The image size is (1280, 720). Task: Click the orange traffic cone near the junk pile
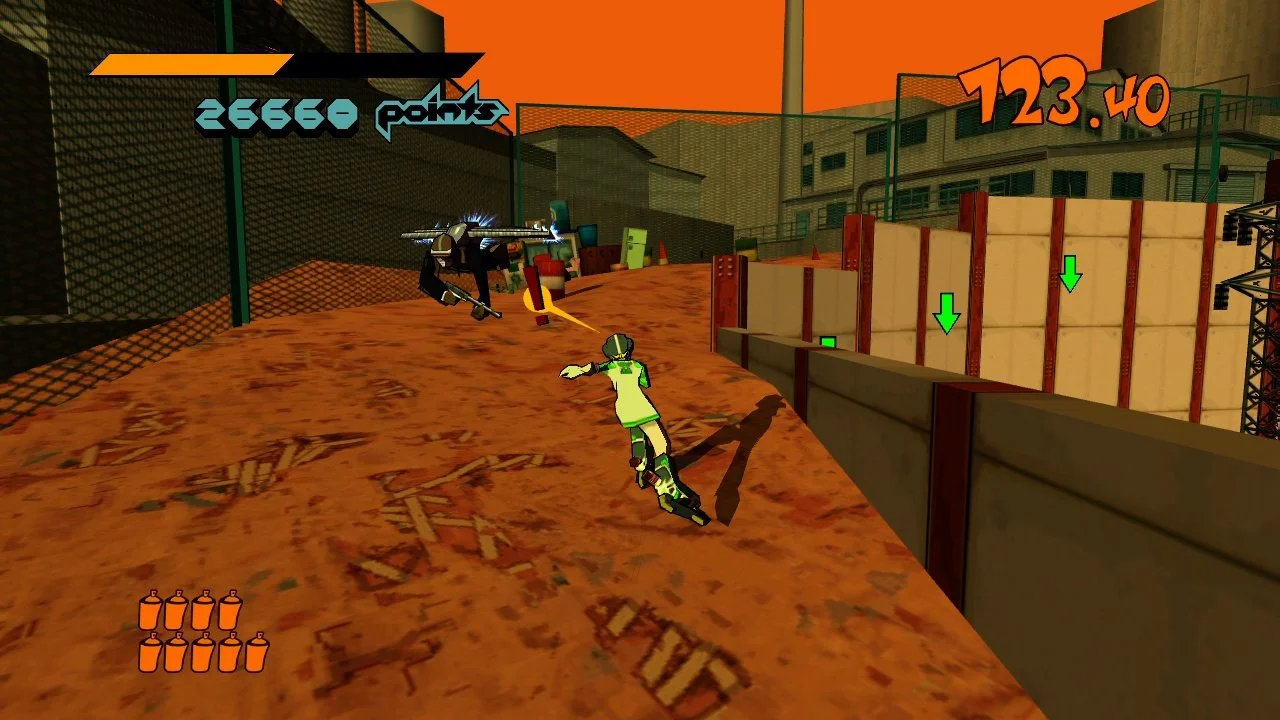(662, 252)
